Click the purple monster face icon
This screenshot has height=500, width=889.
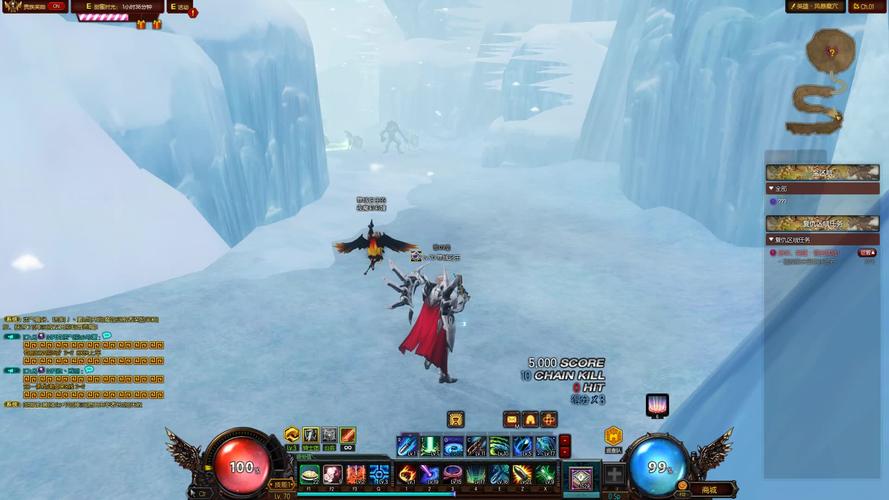(657, 404)
